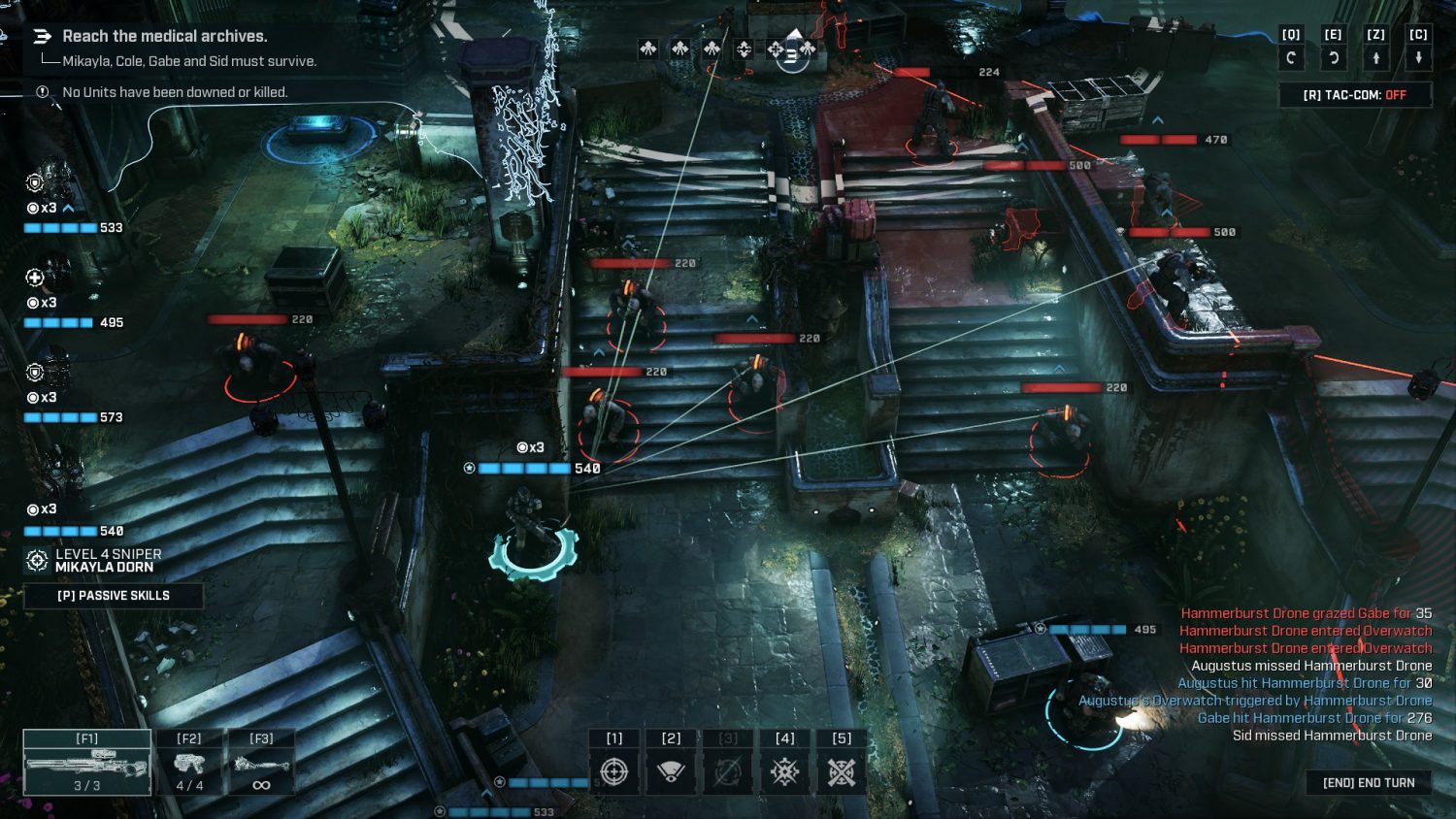Toggle TAC-COM on

1354,95
